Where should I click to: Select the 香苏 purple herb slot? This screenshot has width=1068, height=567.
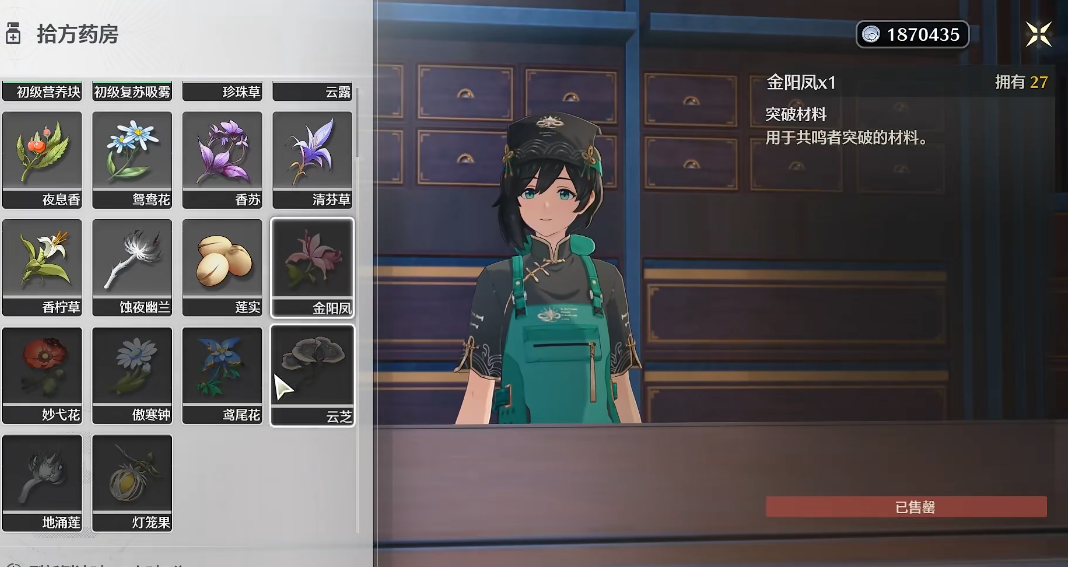click(x=222, y=159)
